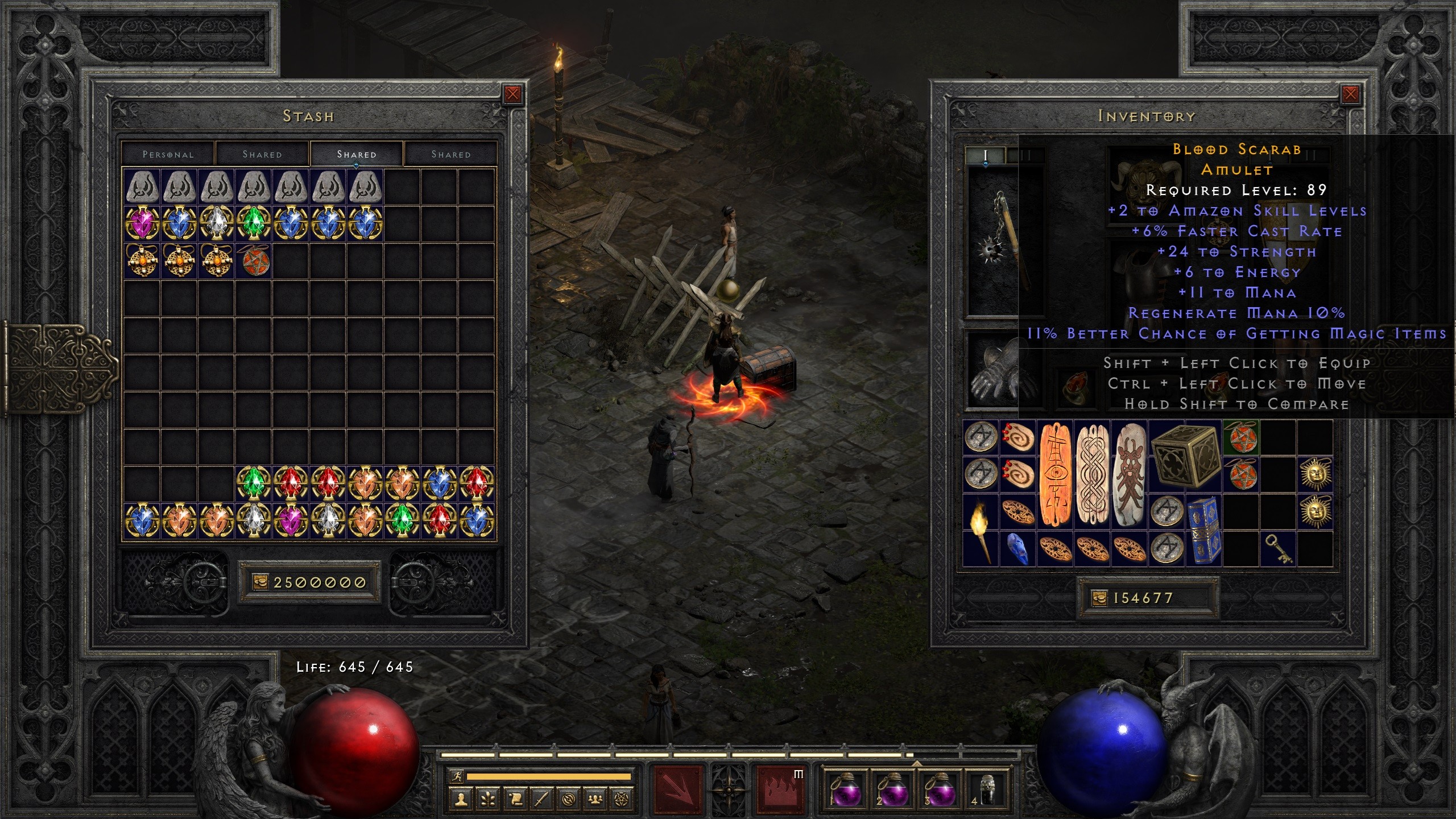Image resolution: width=1456 pixels, height=819 pixels.
Task: Close the Stash panel
Action: pyautogui.click(x=512, y=94)
